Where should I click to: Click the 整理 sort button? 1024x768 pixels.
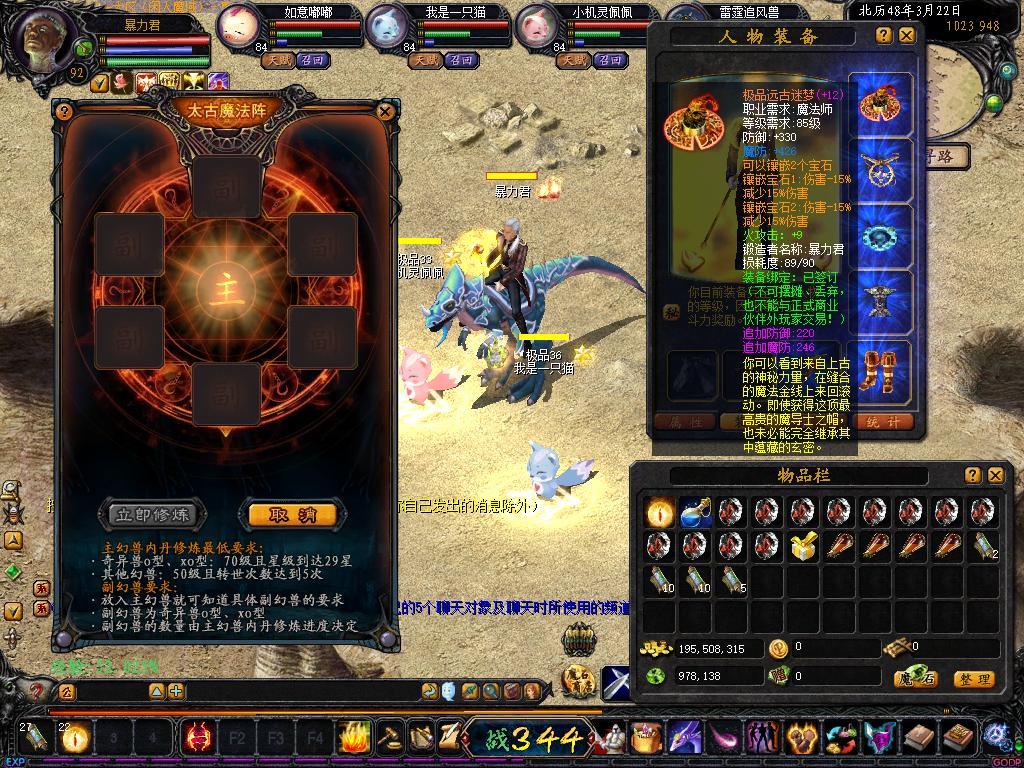point(972,679)
